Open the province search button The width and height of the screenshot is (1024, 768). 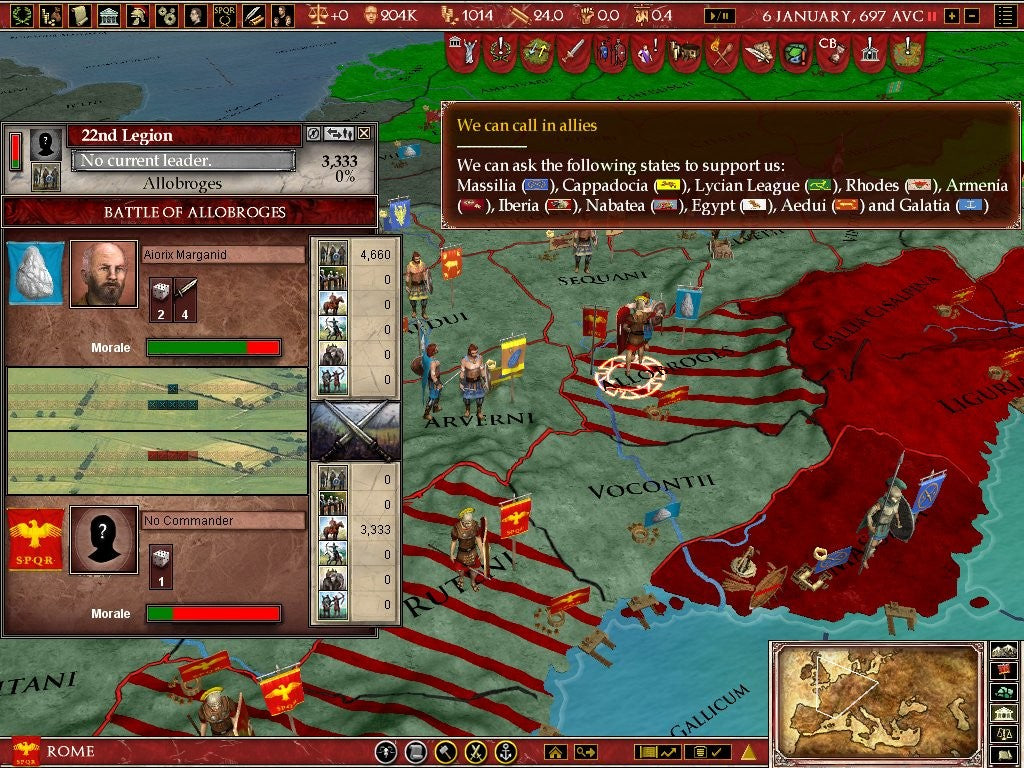585,752
